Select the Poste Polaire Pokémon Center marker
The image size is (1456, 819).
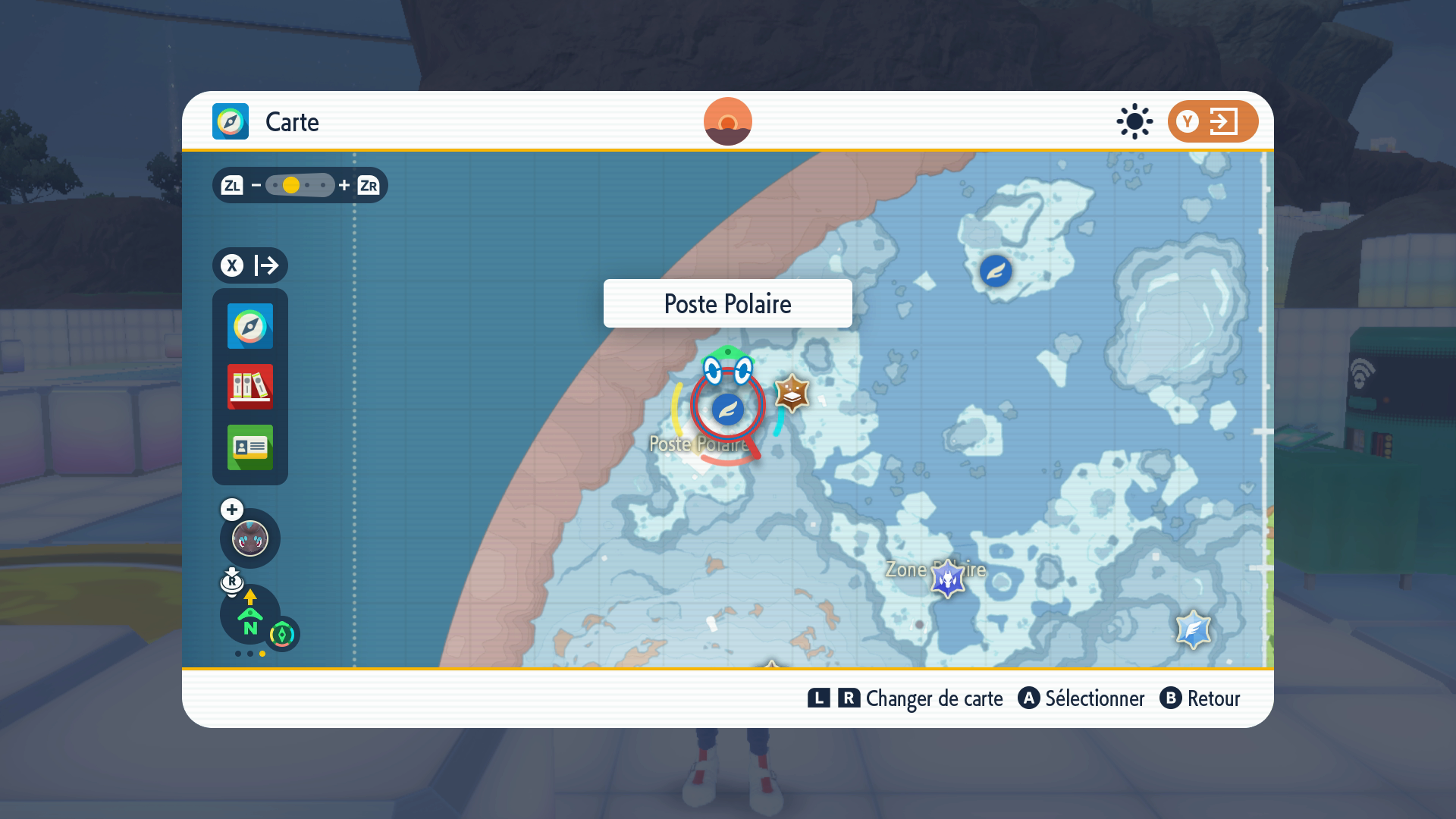coord(726,408)
